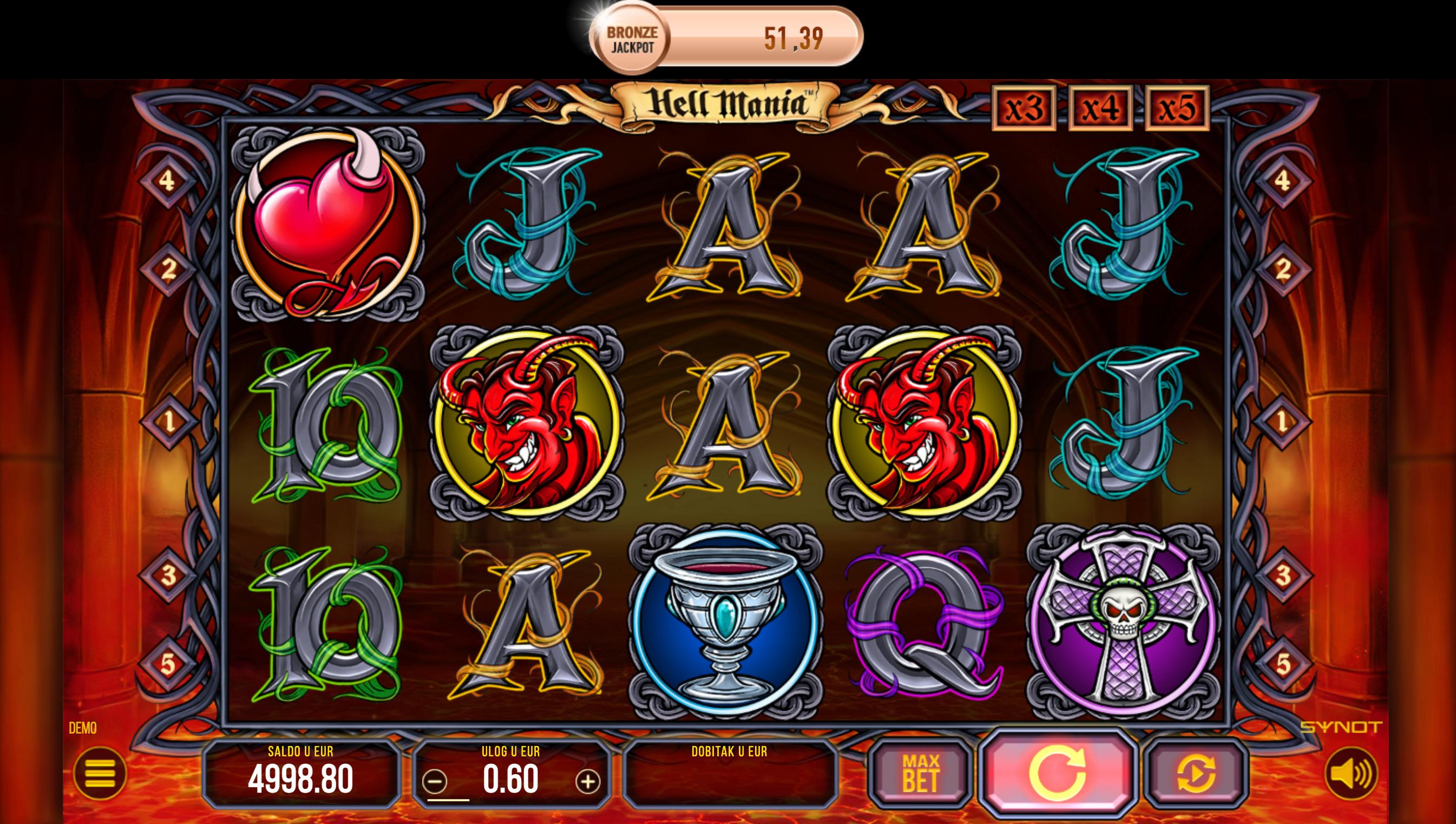Toggle sound with the speaker icon
This screenshot has width=1456, height=824.
pos(1351,773)
